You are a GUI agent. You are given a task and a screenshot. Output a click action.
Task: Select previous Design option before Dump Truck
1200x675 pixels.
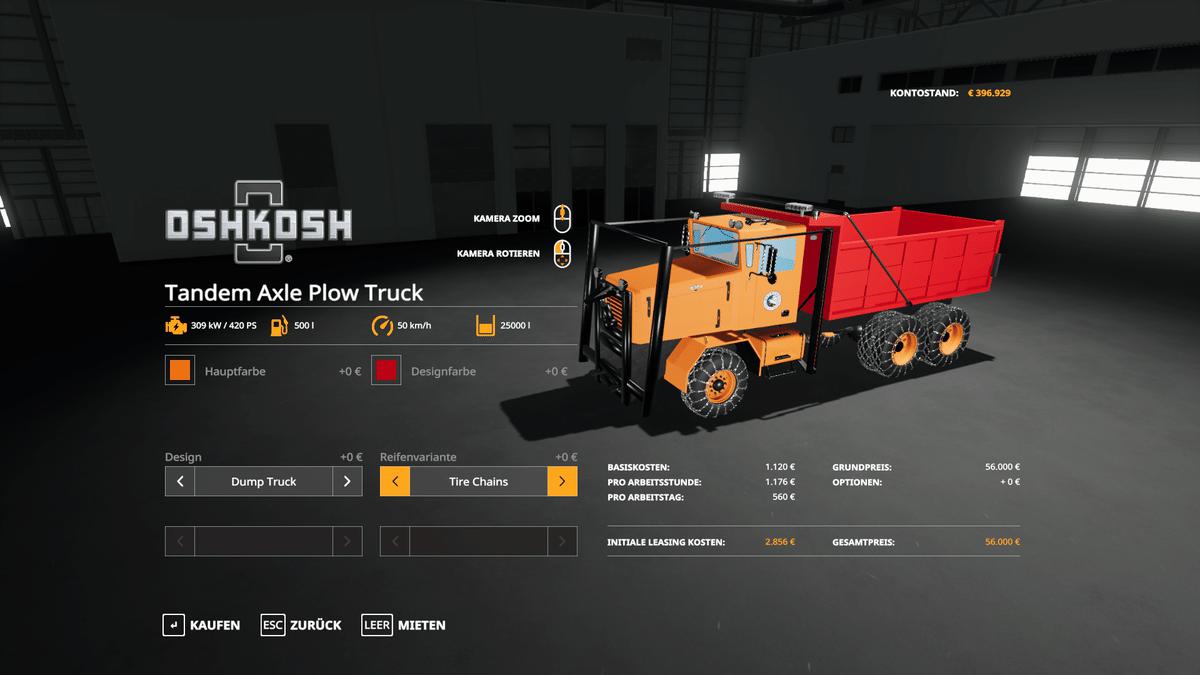point(180,481)
